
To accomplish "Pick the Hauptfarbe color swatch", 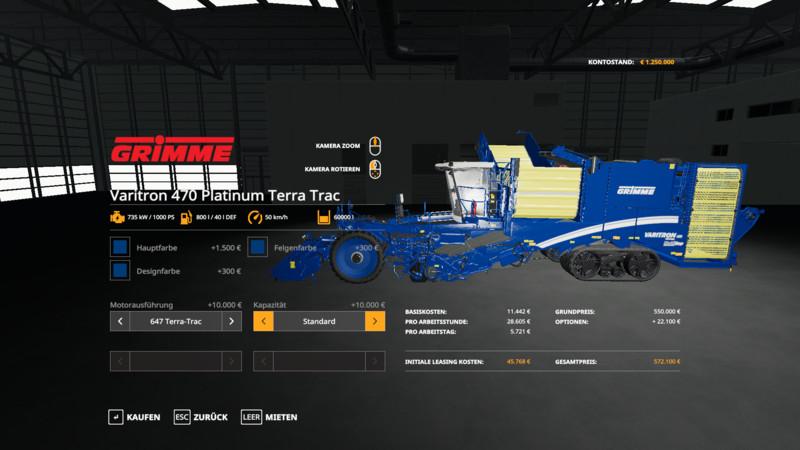I will [120, 247].
